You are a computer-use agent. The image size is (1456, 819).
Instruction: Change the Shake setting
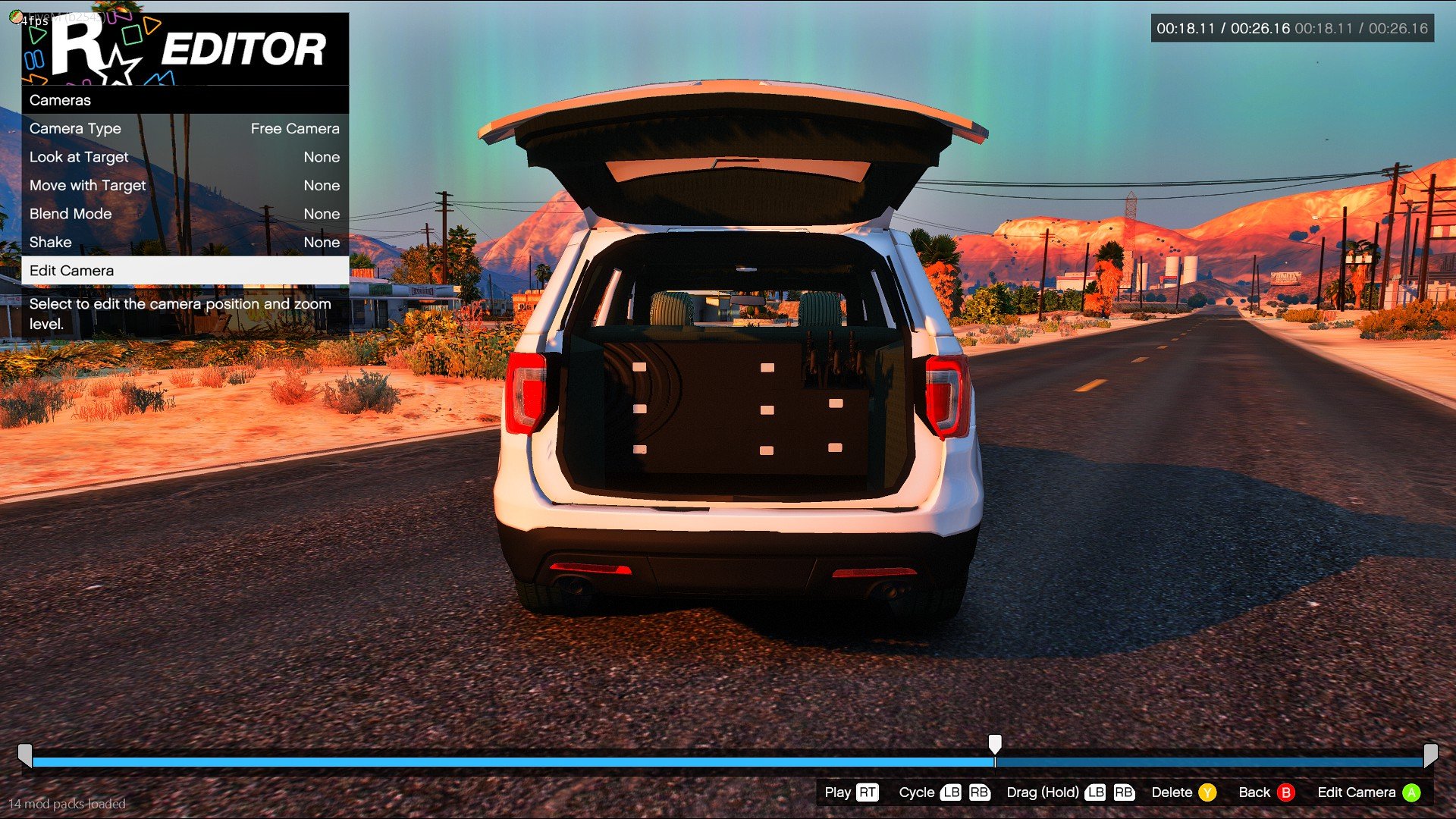(184, 243)
